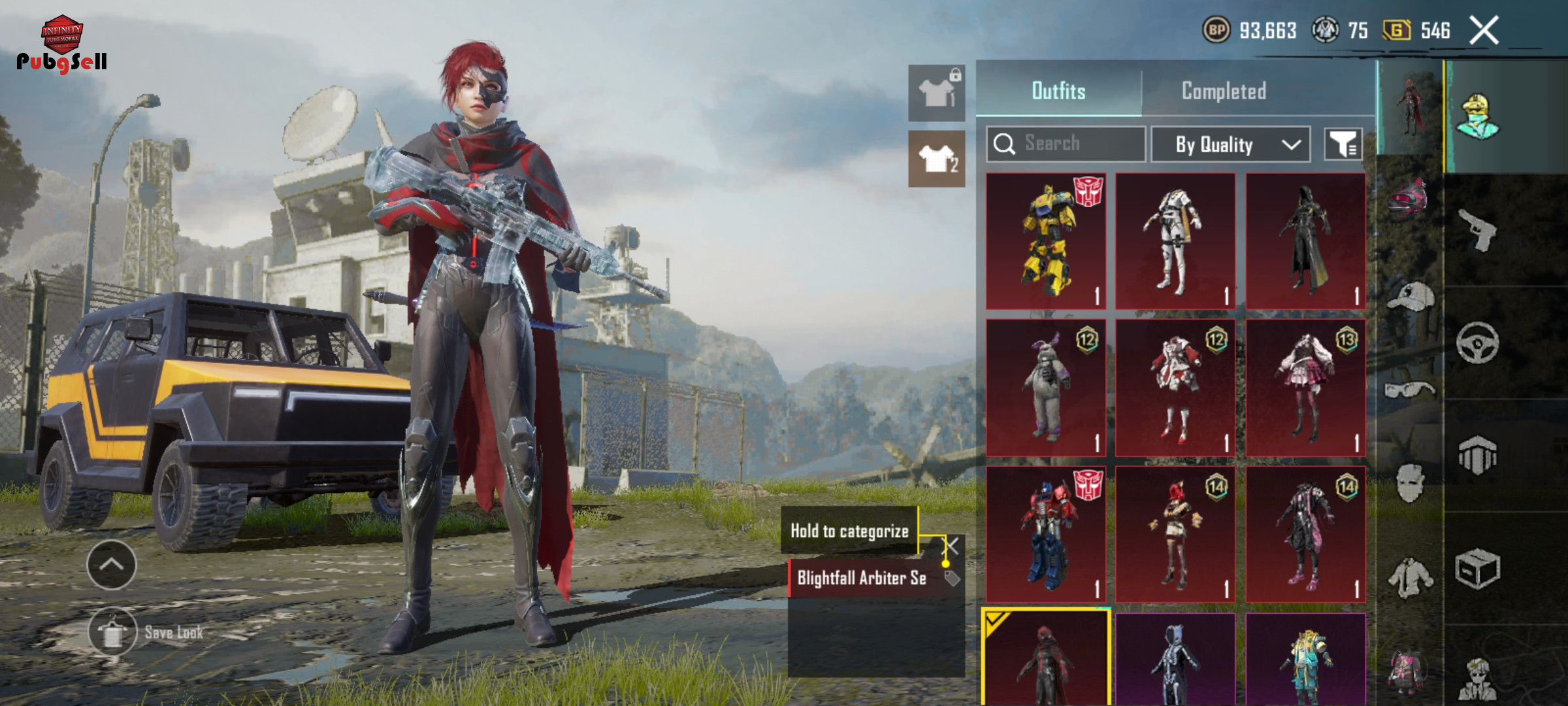The height and width of the screenshot is (706, 1568).
Task: Show the glasses accessory category
Action: click(1409, 390)
